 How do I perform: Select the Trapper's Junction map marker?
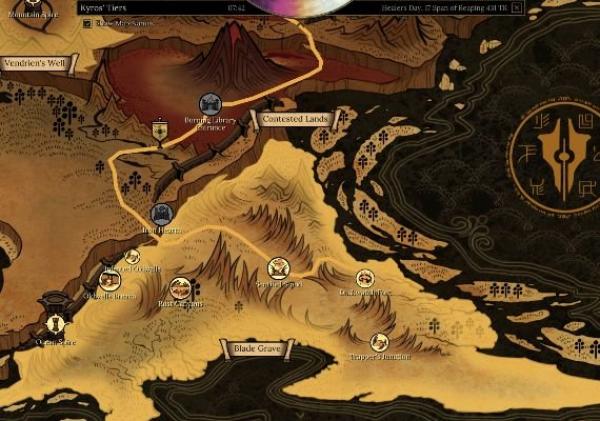tap(379, 342)
